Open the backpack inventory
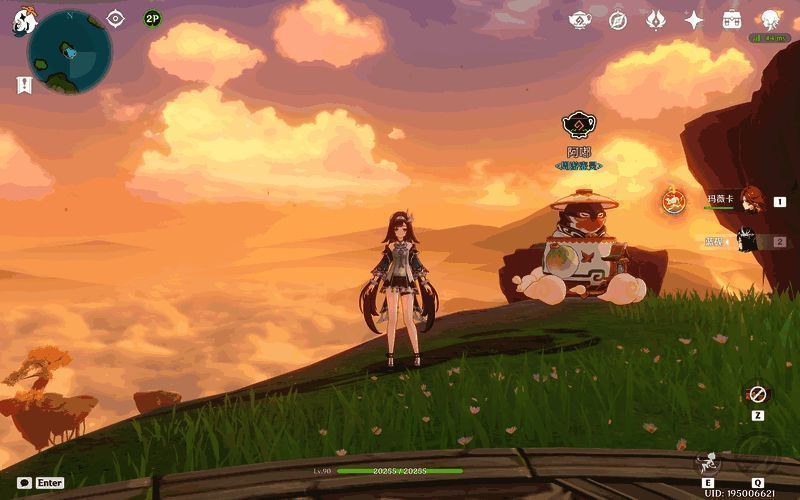Image resolution: width=800 pixels, height=500 pixels. tap(732, 20)
